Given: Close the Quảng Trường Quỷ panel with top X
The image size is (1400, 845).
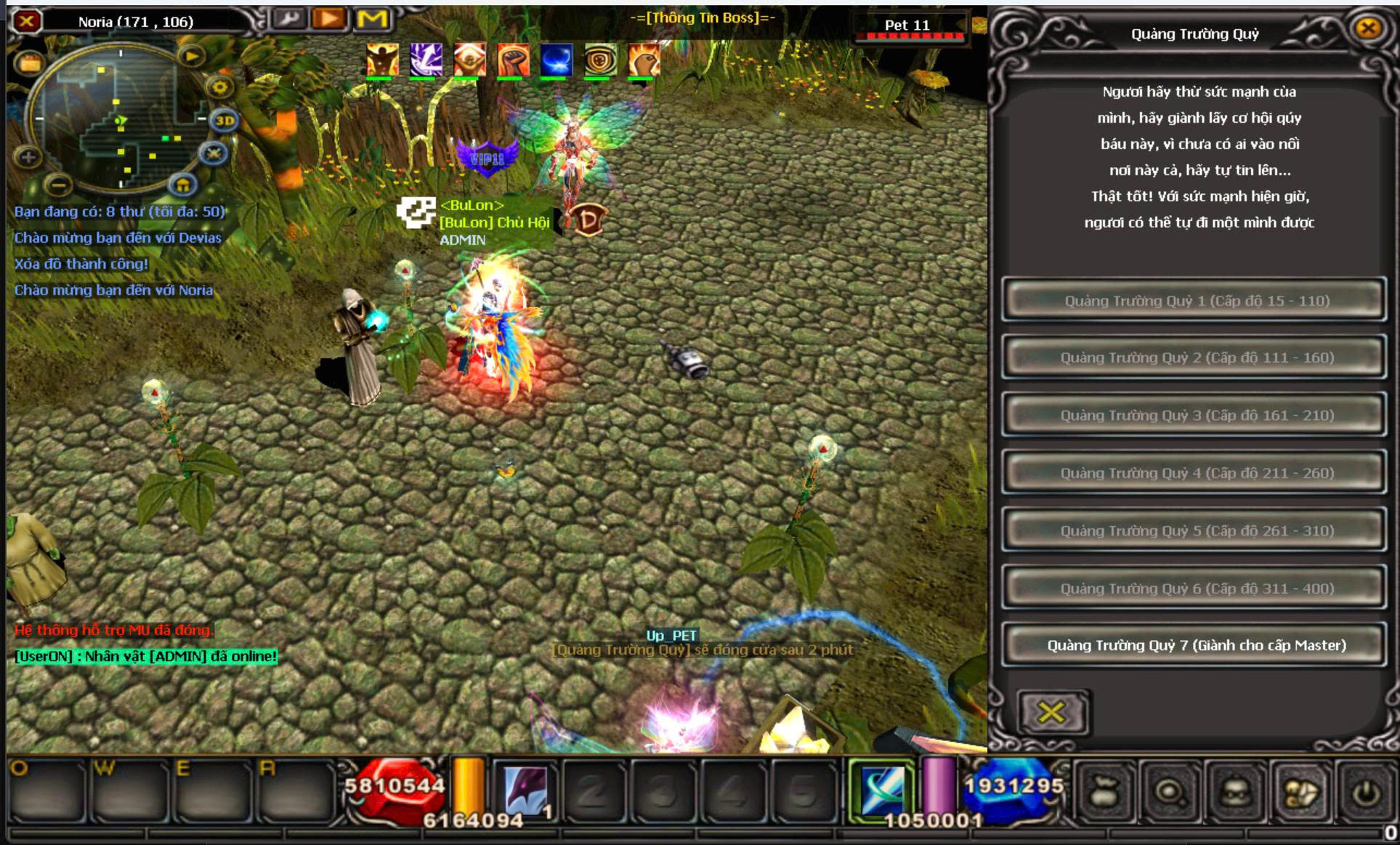Looking at the screenshot, I should click(x=1368, y=28).
